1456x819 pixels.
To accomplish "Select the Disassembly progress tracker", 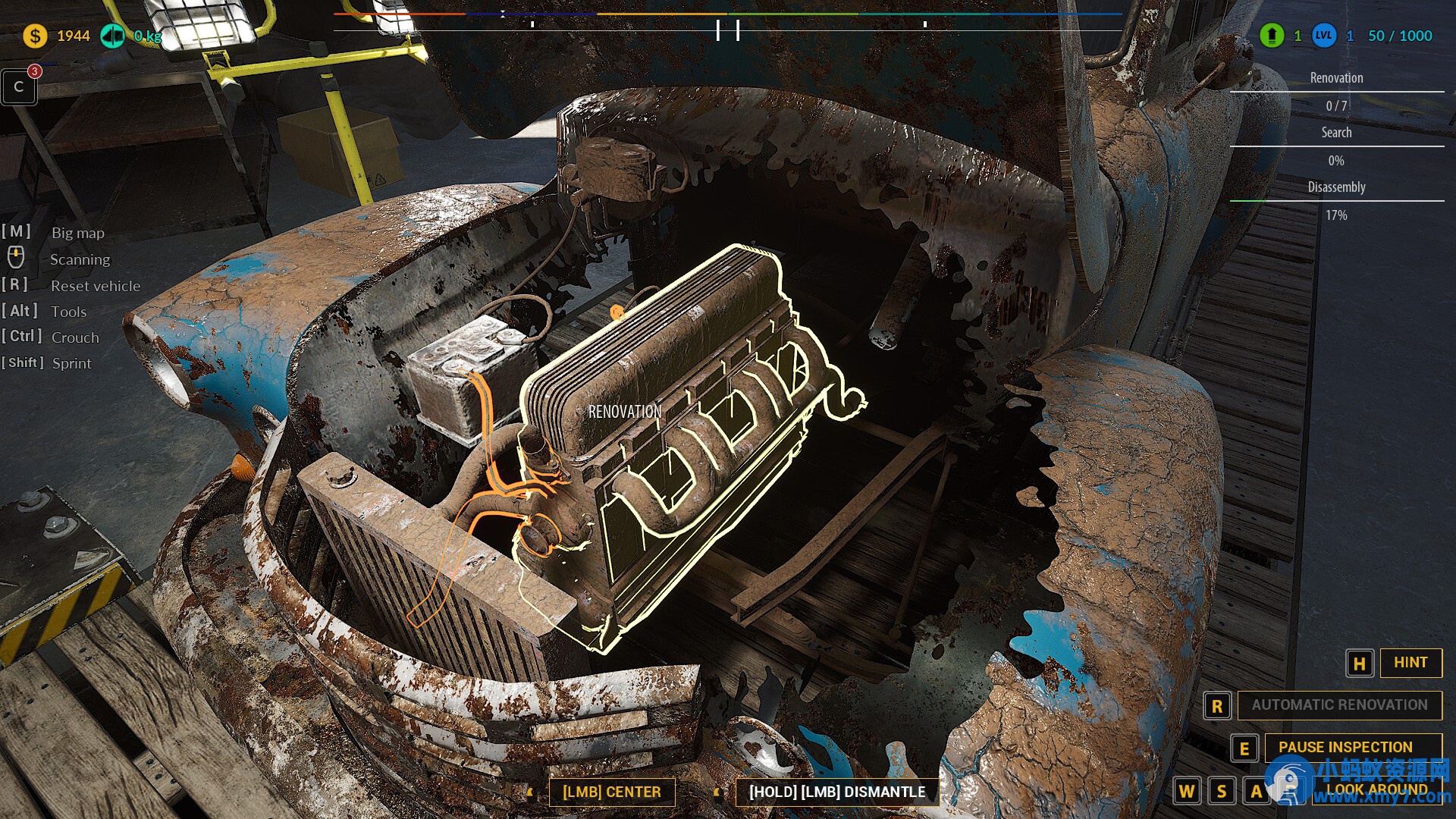I will coord(1336,187).
